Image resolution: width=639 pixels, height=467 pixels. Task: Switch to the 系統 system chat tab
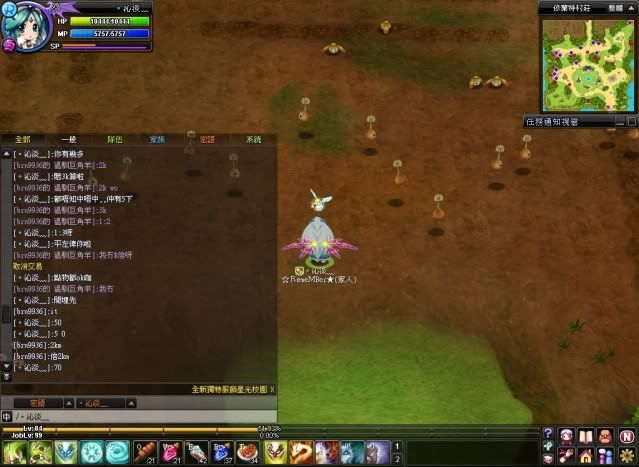pos(253,140)
